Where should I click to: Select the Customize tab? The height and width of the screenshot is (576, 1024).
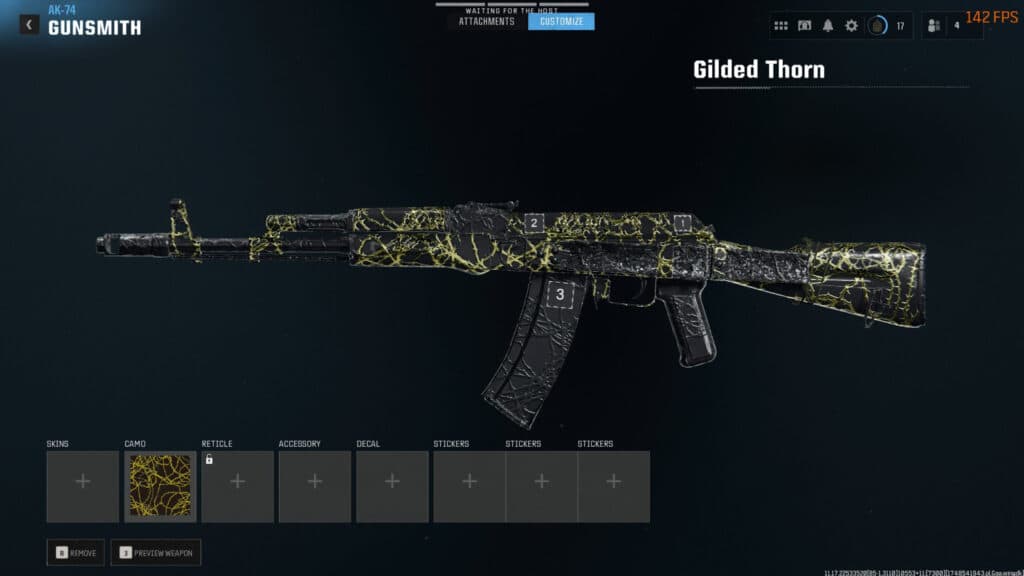[561, 21]
